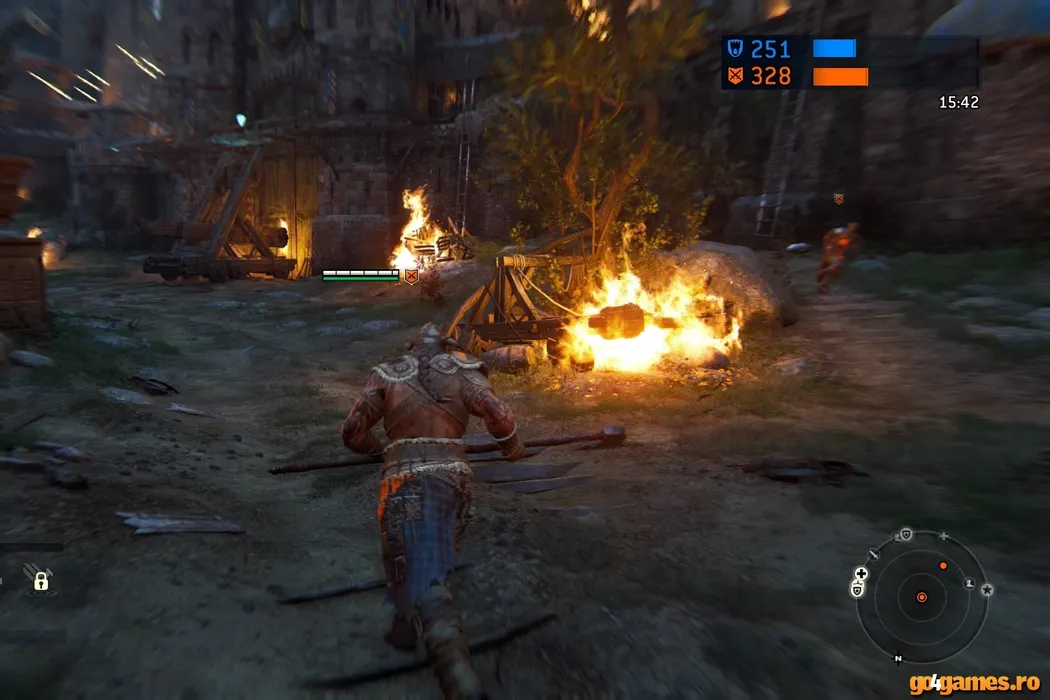The image size is (1050, 700).
Task: Select the orange team emblem in the scoreboard
Action: tap(736, 76)
